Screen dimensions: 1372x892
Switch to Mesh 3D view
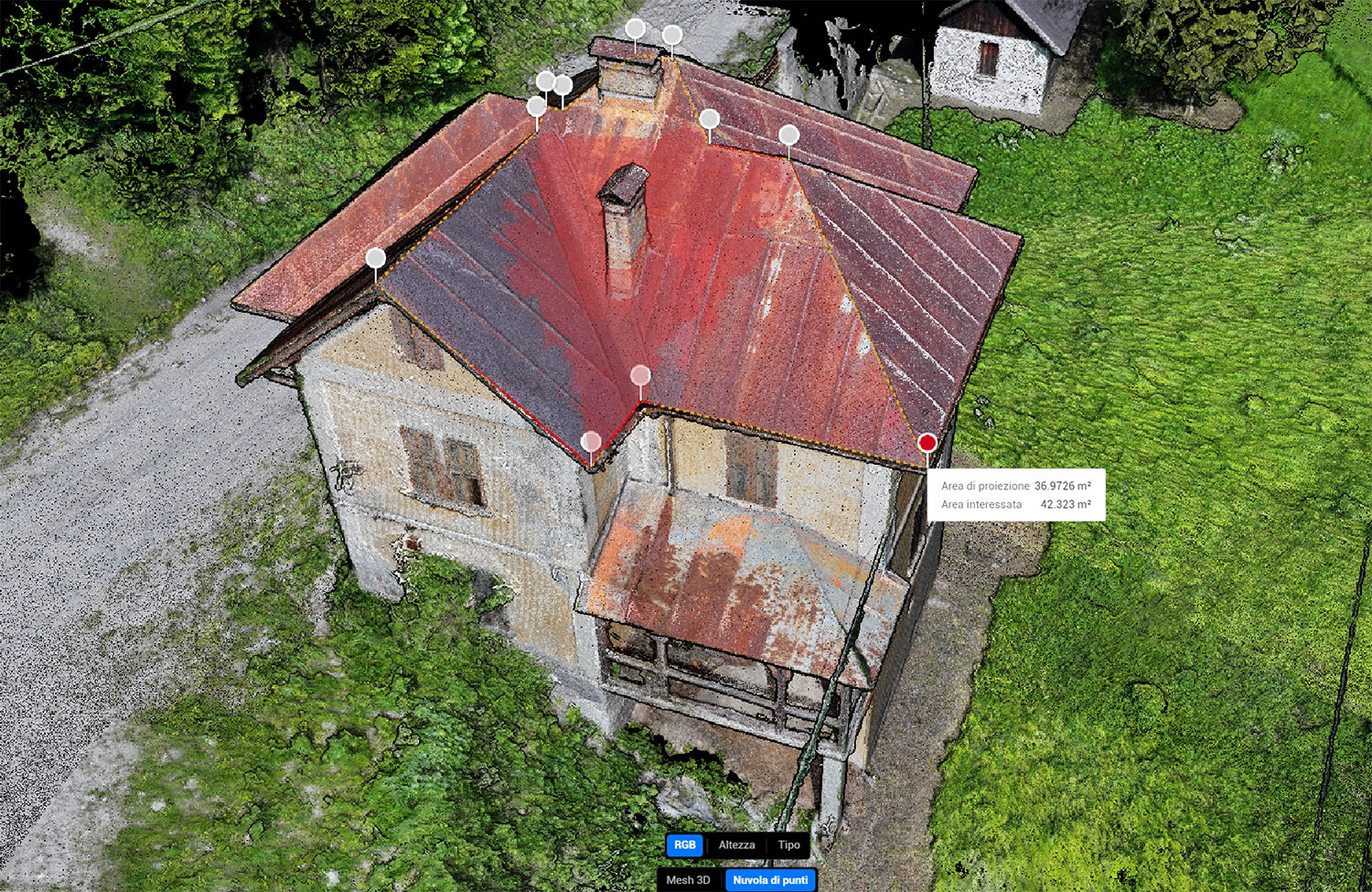click(687, 879)
